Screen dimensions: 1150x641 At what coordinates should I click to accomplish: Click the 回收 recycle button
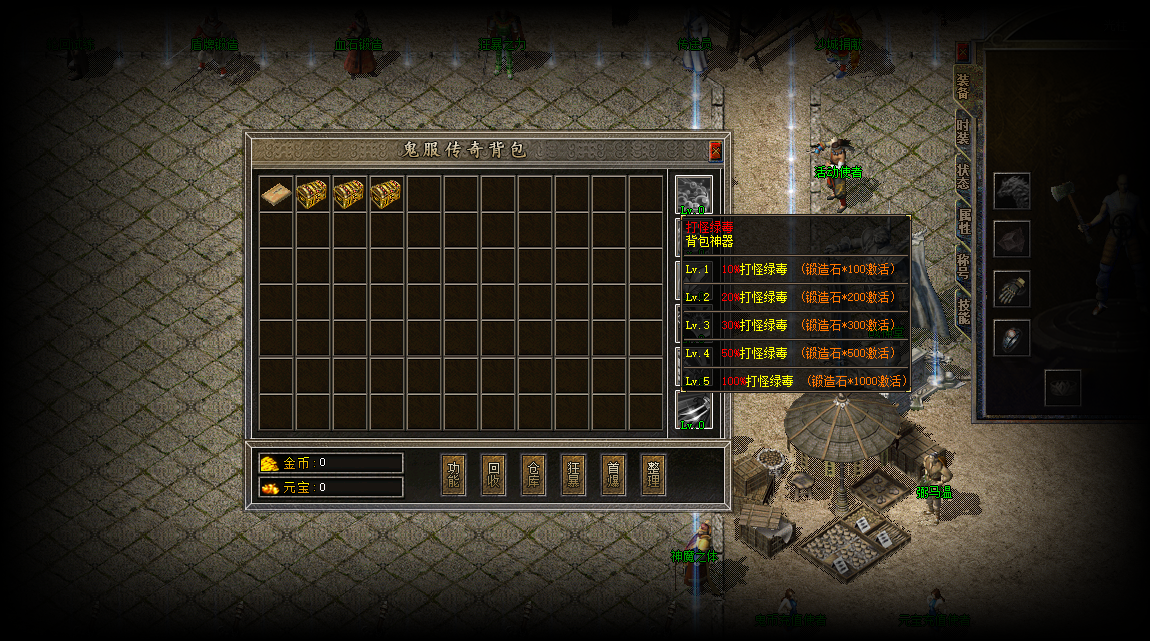click(494, 474)
